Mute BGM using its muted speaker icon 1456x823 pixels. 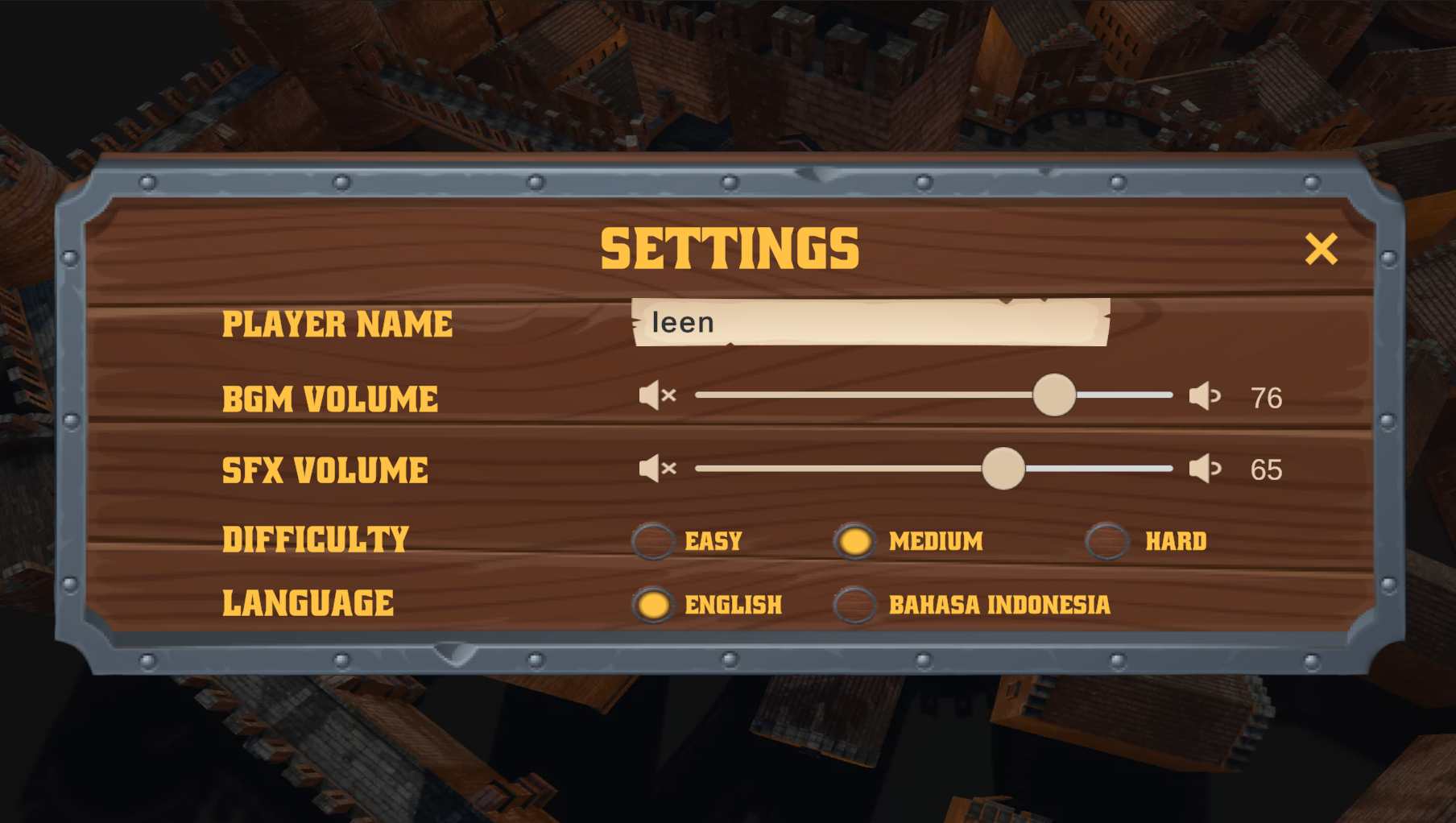click(x=656, y=395)
